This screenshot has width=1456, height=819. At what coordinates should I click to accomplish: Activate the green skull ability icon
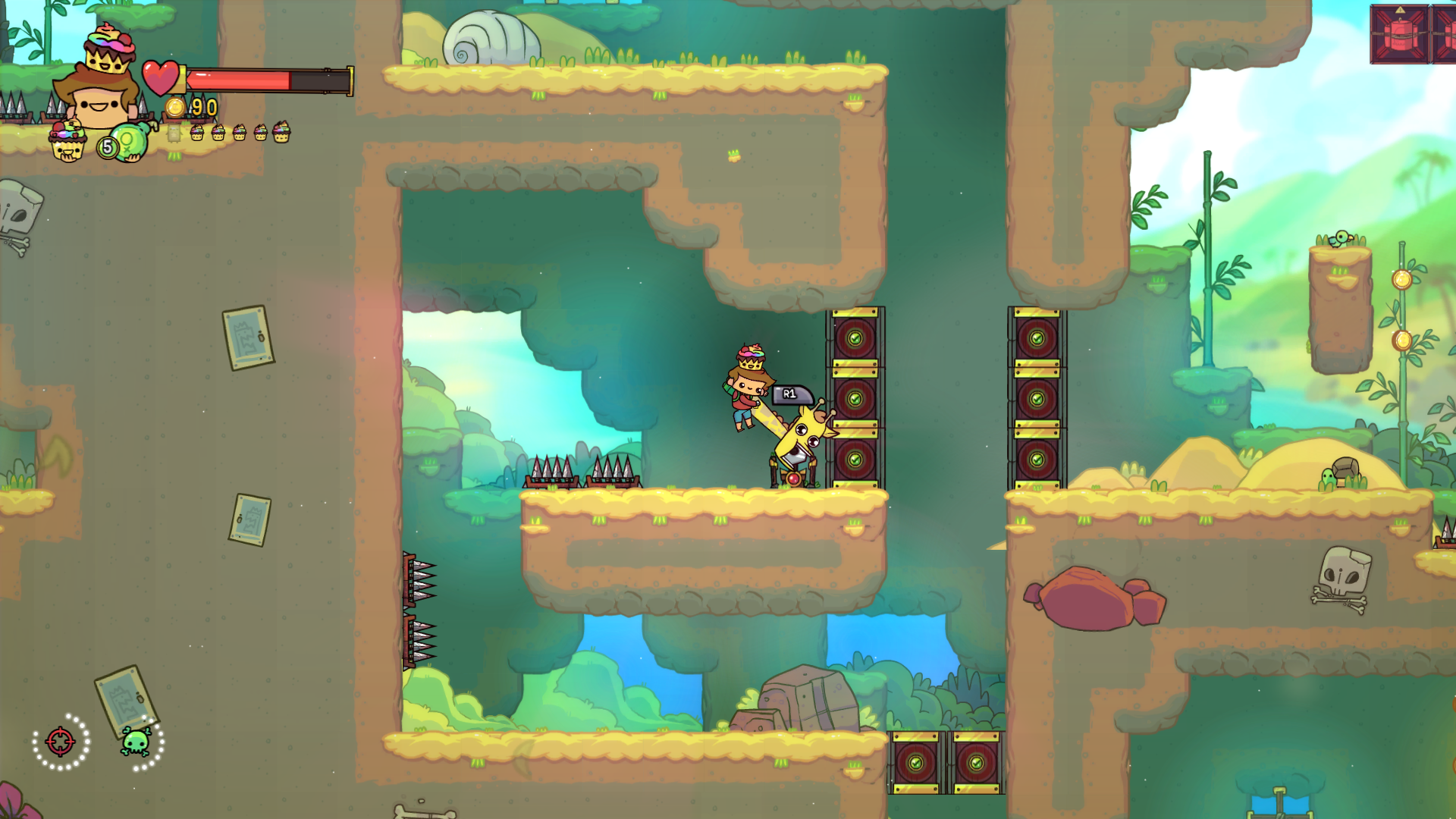[136, 742]
